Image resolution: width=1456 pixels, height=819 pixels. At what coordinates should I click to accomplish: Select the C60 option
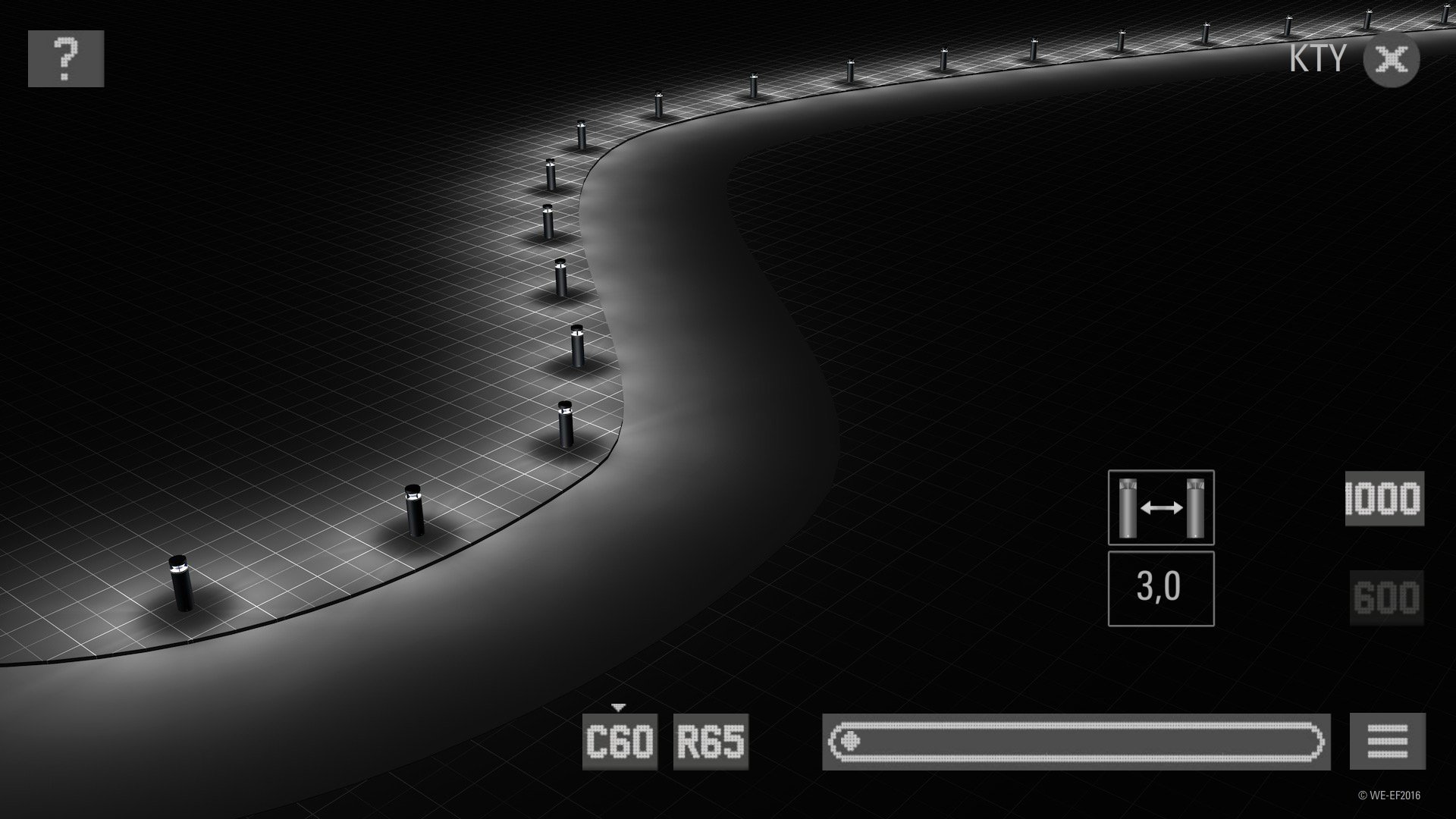tap(620, 742)
